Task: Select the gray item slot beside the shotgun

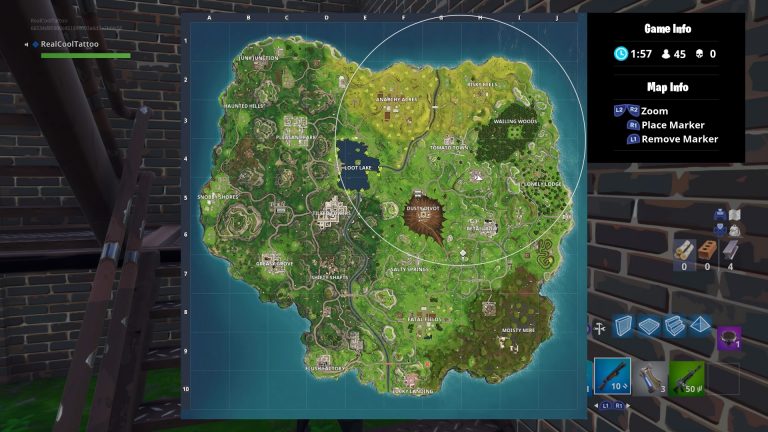Action: click(650, 376)
